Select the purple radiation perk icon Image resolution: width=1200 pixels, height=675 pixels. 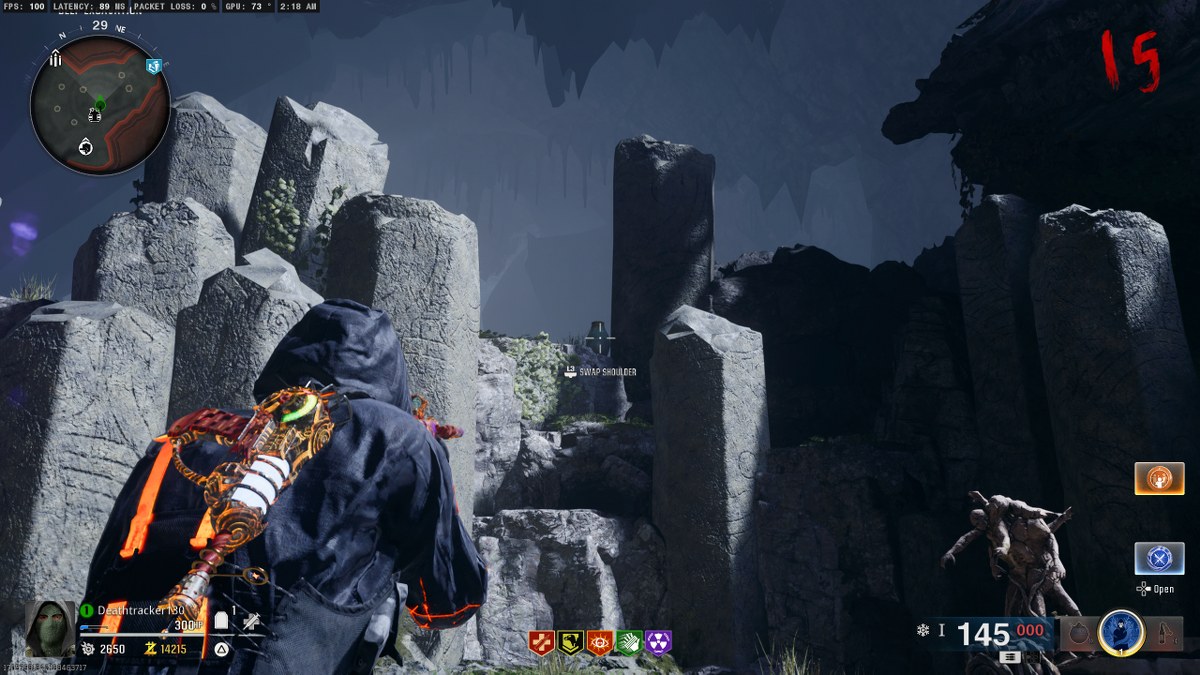(658, 642)
